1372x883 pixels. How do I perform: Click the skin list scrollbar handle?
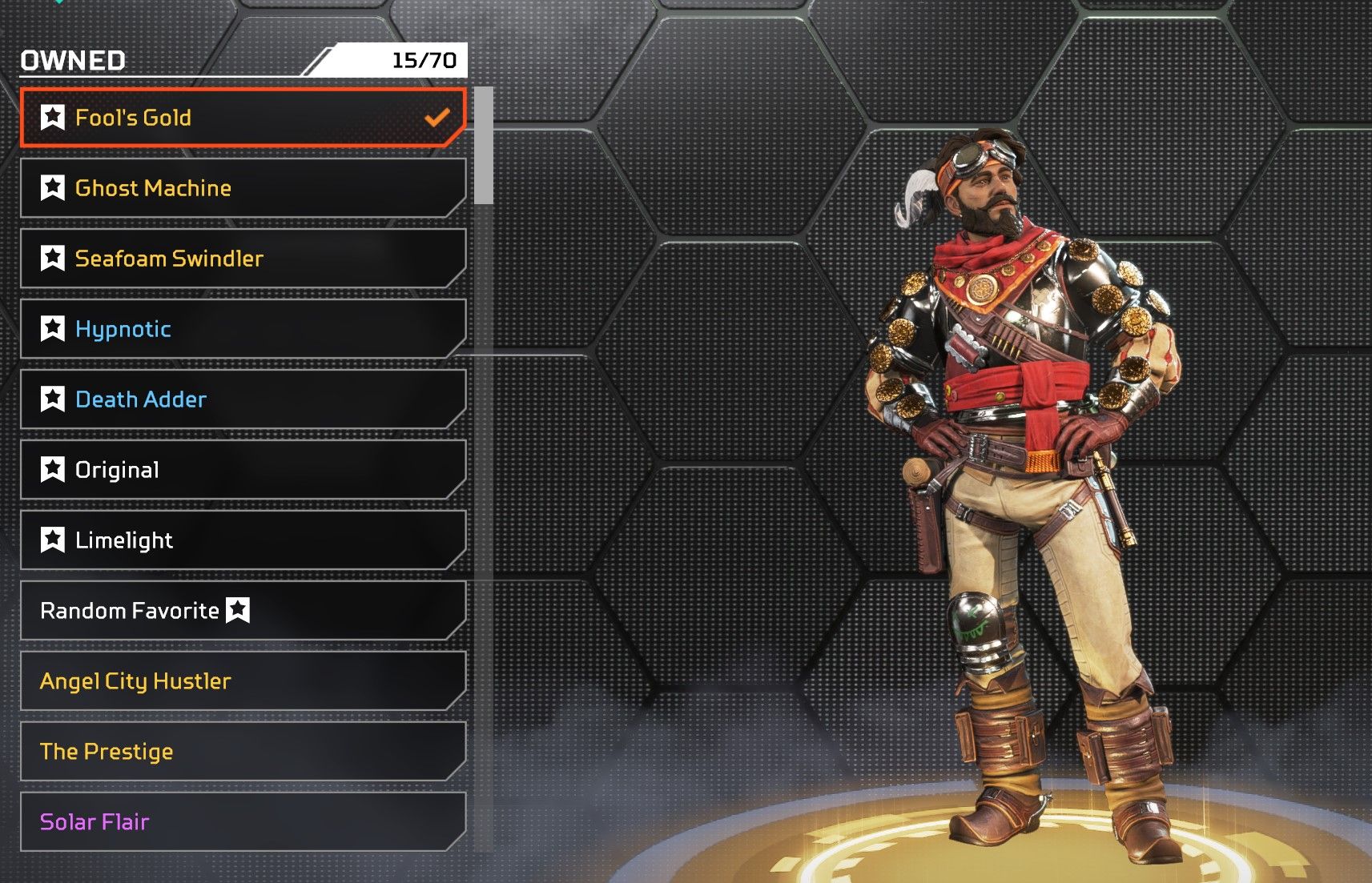(483, 146)
